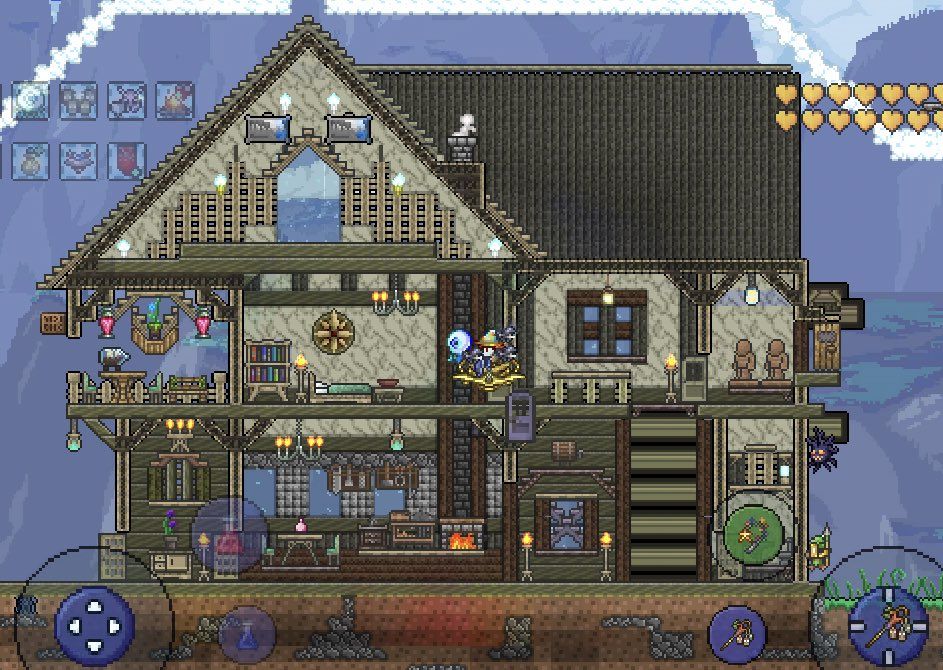Image resolution: width=943 pixels, height=670 pixels.
Task: Tap the small staff weapon shortcut button
Action: [x=737, y=633]
